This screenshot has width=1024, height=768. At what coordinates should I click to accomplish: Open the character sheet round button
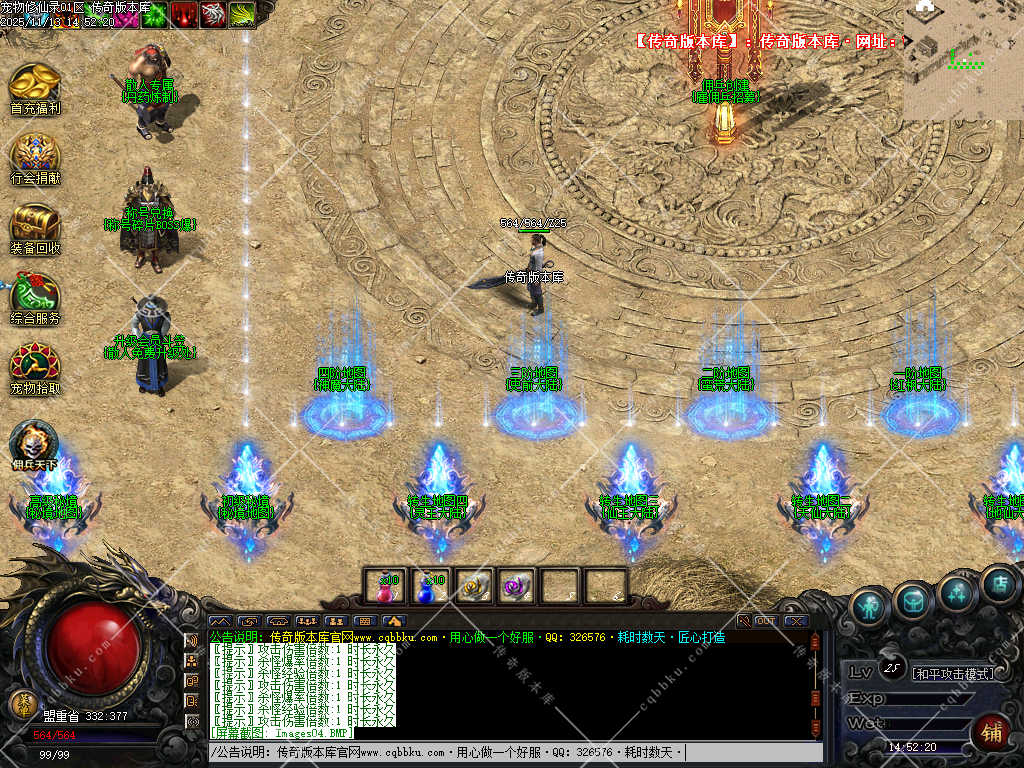pyautogui.click(x=870, y=606)
